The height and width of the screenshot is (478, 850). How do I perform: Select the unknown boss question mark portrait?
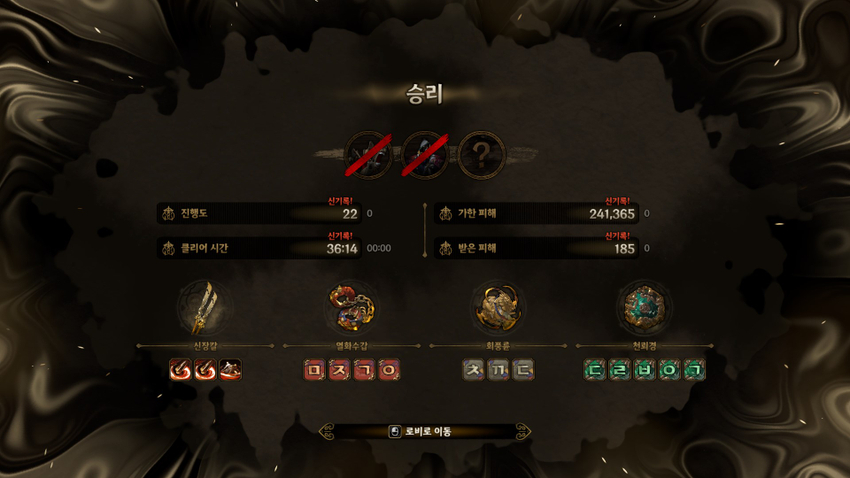(482, 155)
